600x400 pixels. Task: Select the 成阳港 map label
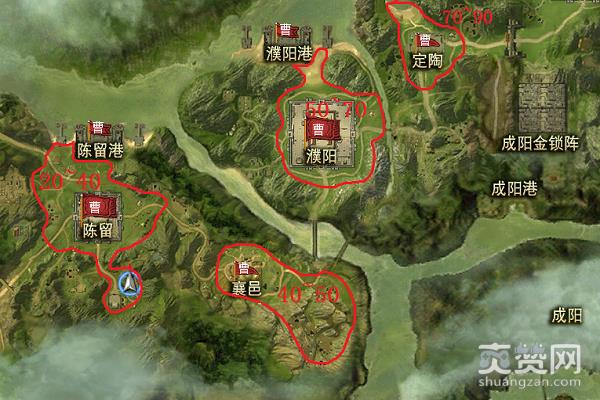515,188
